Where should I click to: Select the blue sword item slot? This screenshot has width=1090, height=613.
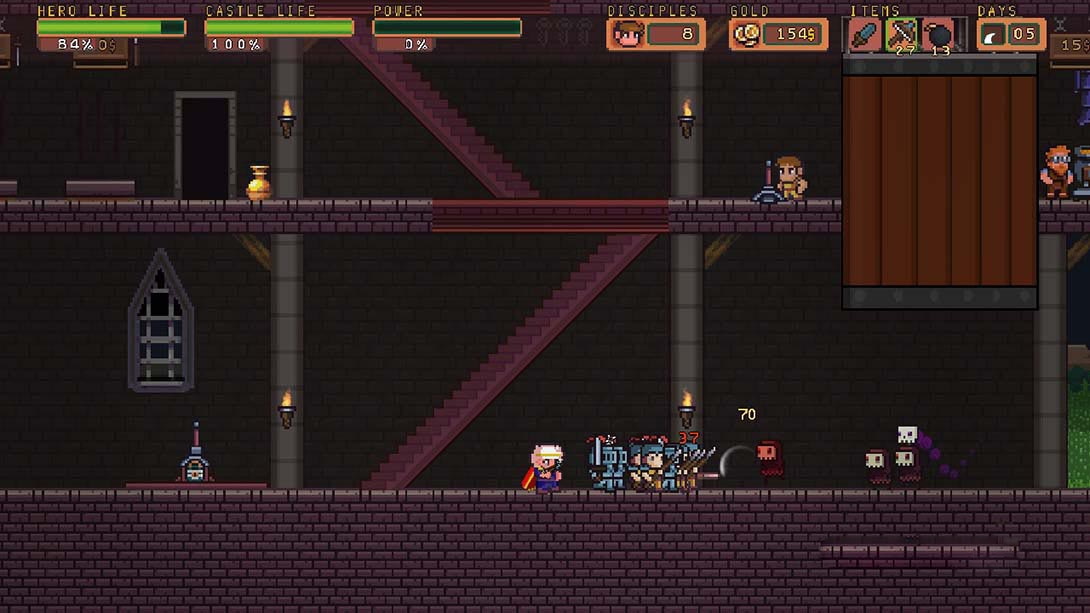point(865,35)
